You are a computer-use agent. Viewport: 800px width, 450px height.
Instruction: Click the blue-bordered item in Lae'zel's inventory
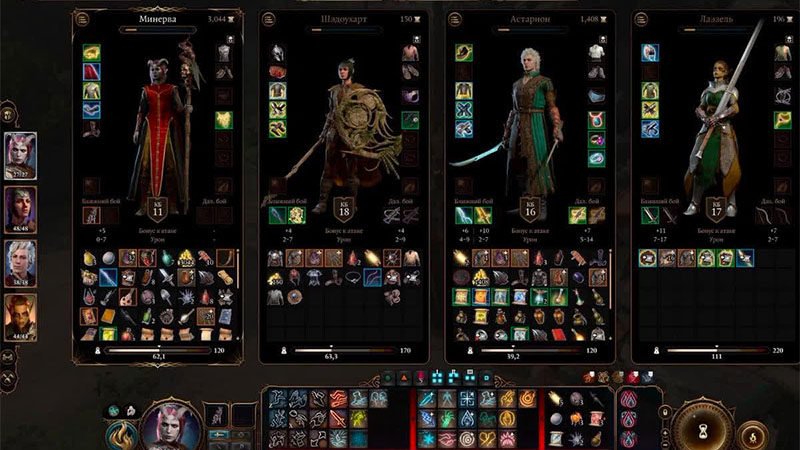pos(747,257)
